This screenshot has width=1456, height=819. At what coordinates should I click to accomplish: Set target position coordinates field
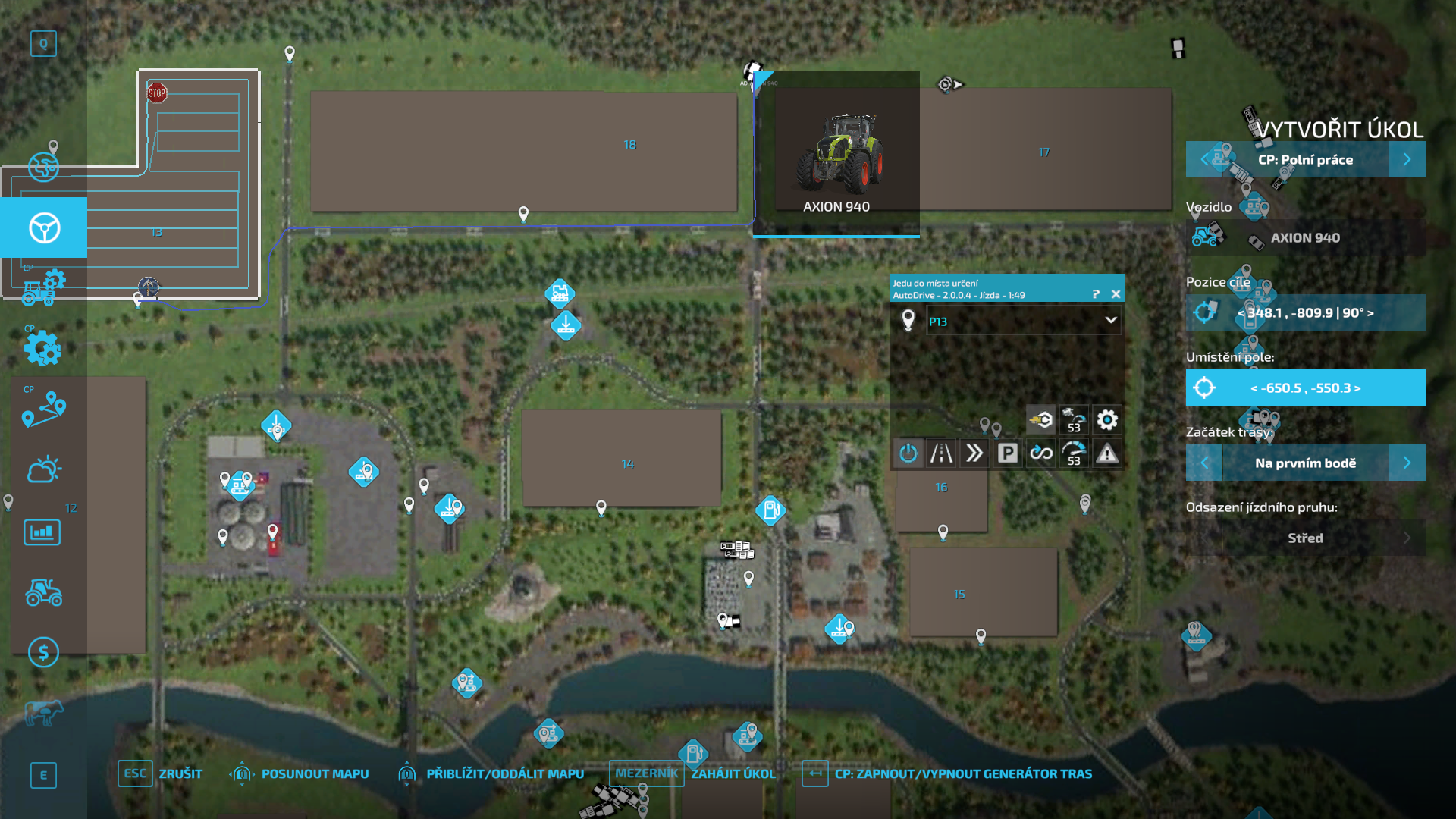point(1304,312)
